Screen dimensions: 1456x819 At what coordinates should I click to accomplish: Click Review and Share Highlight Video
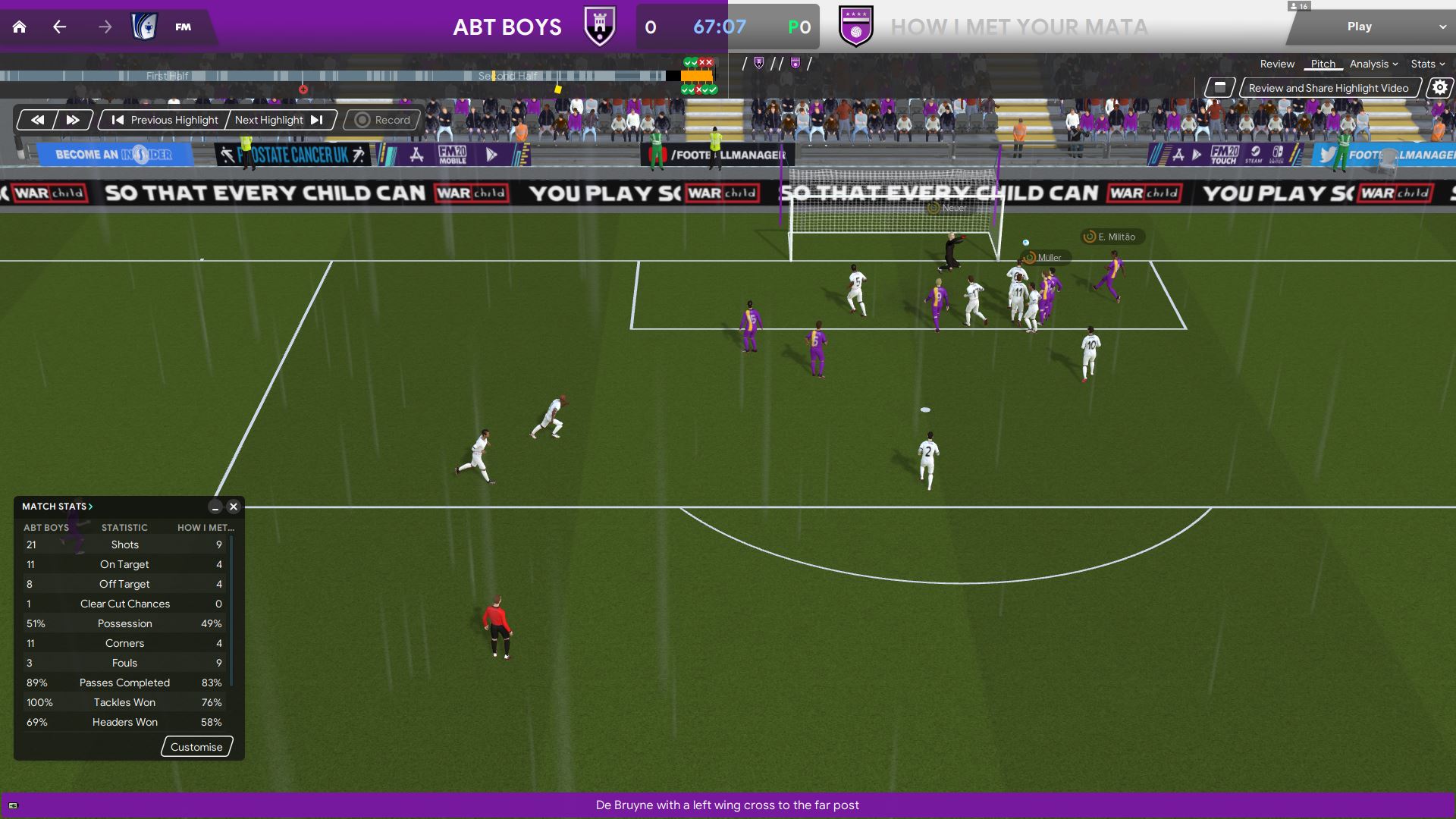pos(1328,88)
